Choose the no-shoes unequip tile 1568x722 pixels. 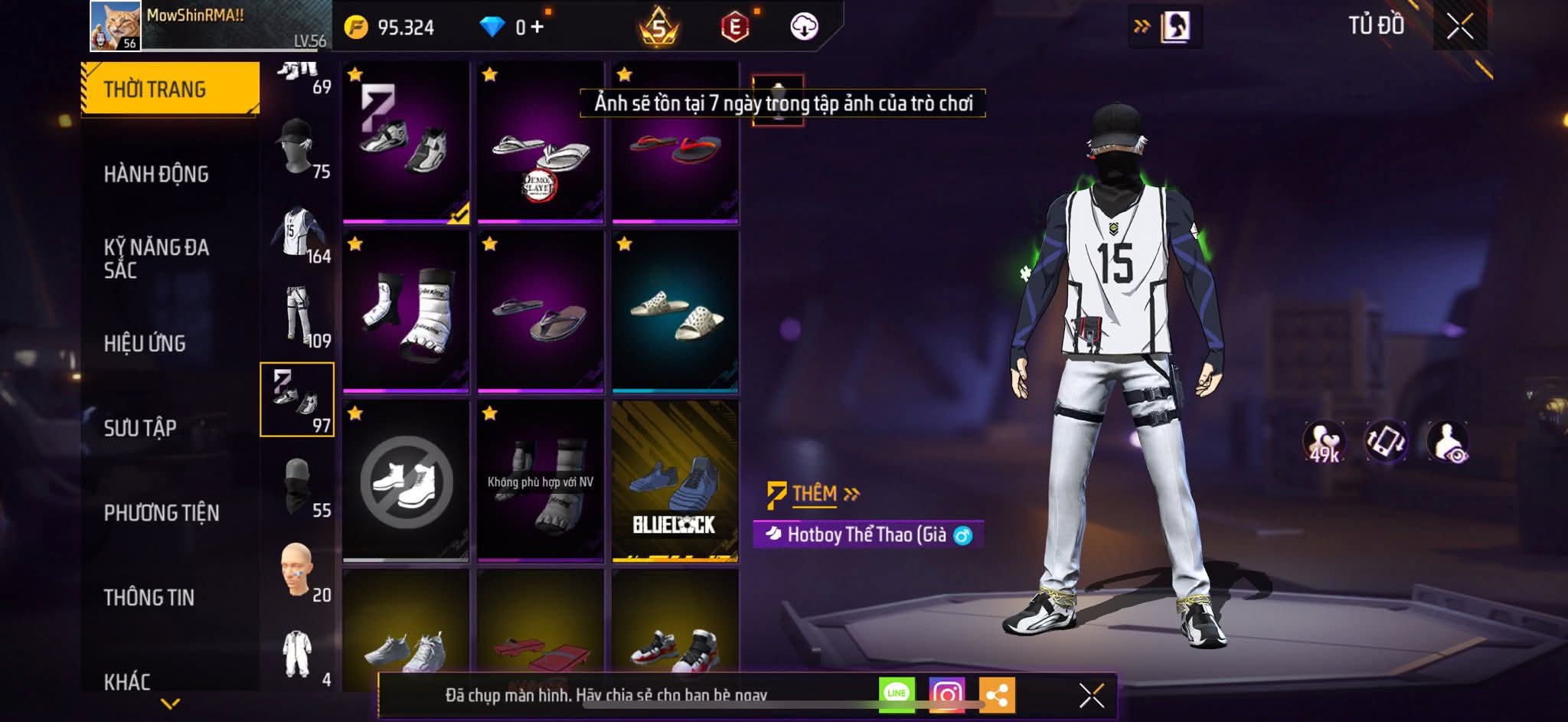coord(406,482)
